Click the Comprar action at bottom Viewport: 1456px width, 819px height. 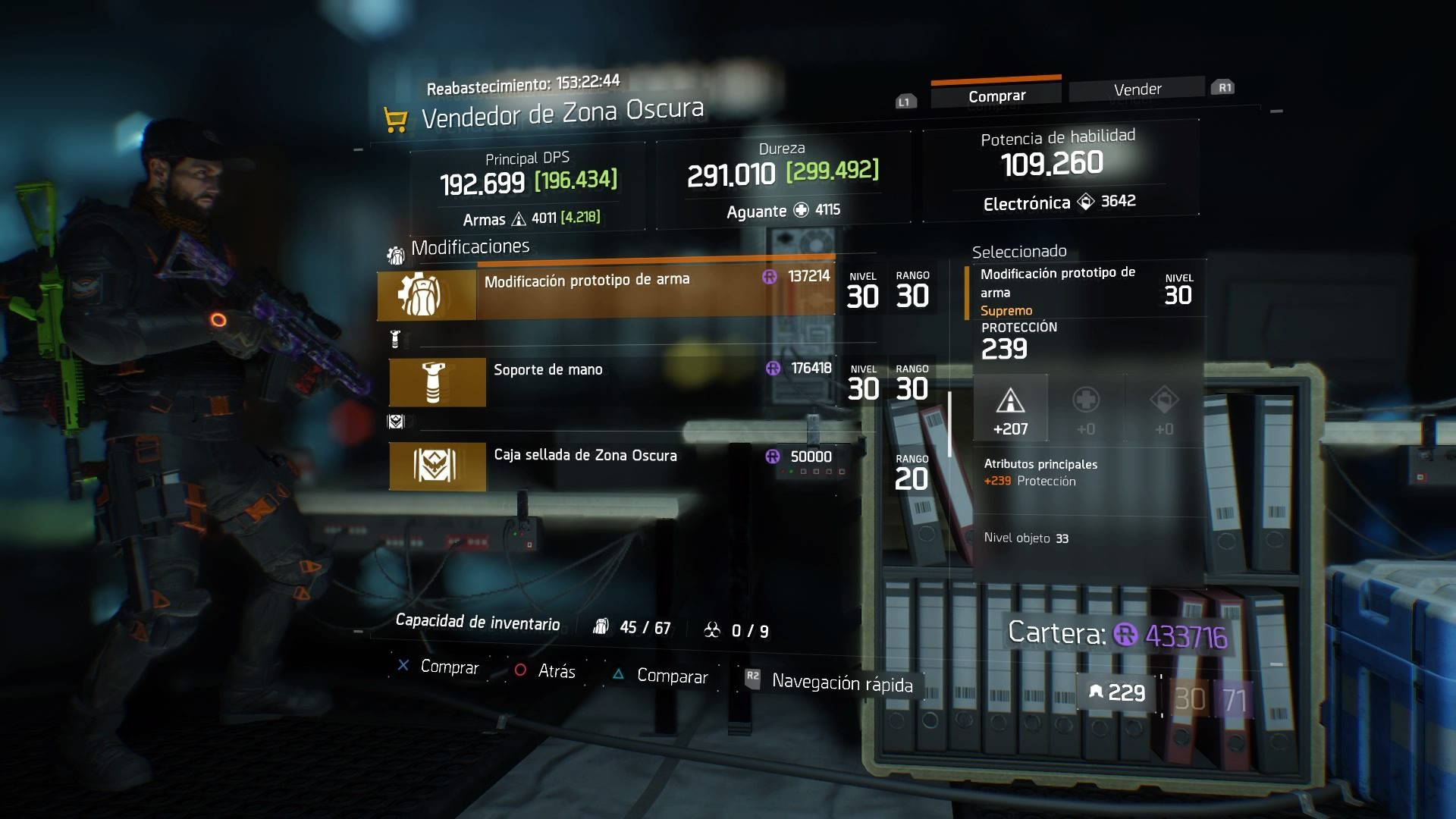439,667
